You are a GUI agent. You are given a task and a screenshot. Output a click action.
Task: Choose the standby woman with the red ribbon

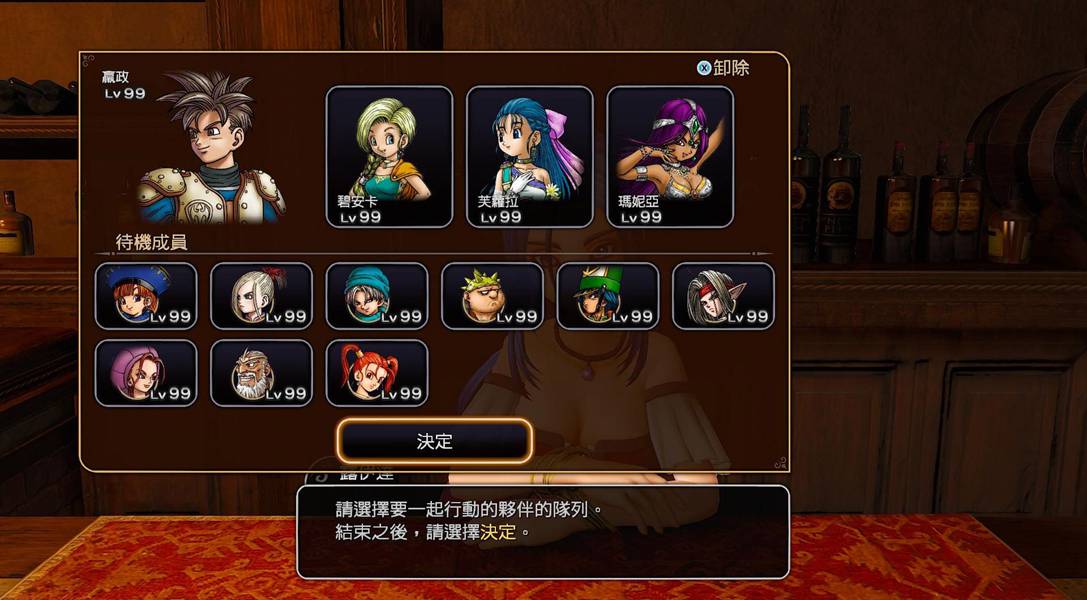coord(261,296)
